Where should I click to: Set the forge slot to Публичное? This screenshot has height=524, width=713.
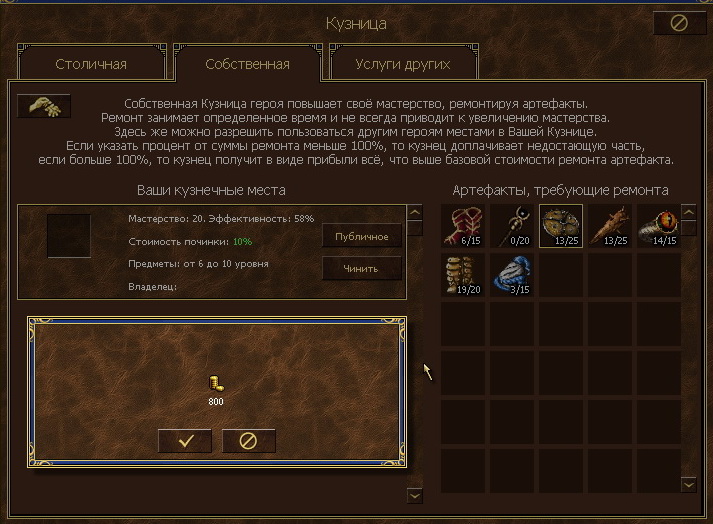[361, 236]
